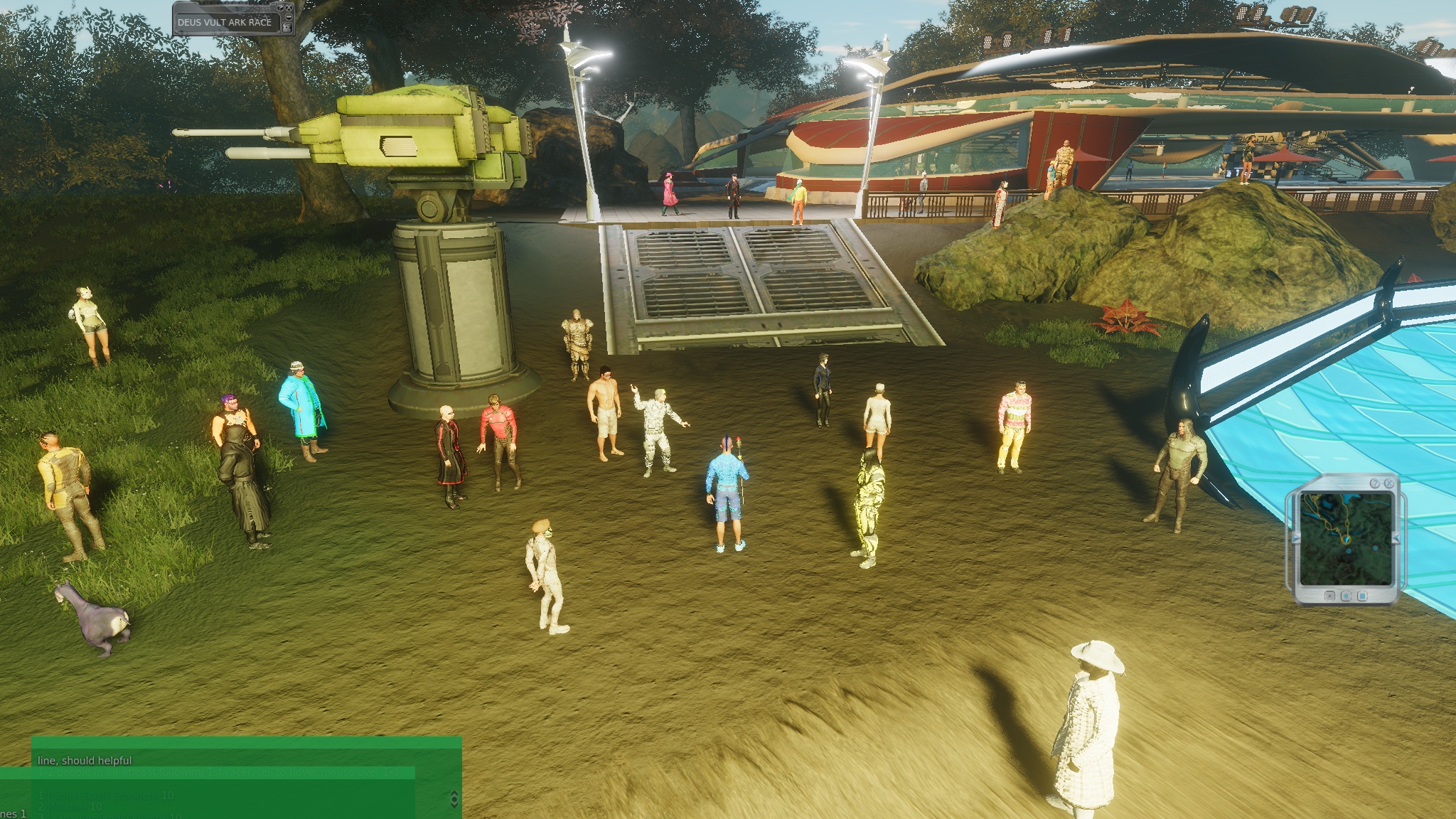Viewport: 1456px width, 819px height.
Task: Click the minimap's right side arrow
Action: point(1396,537)
